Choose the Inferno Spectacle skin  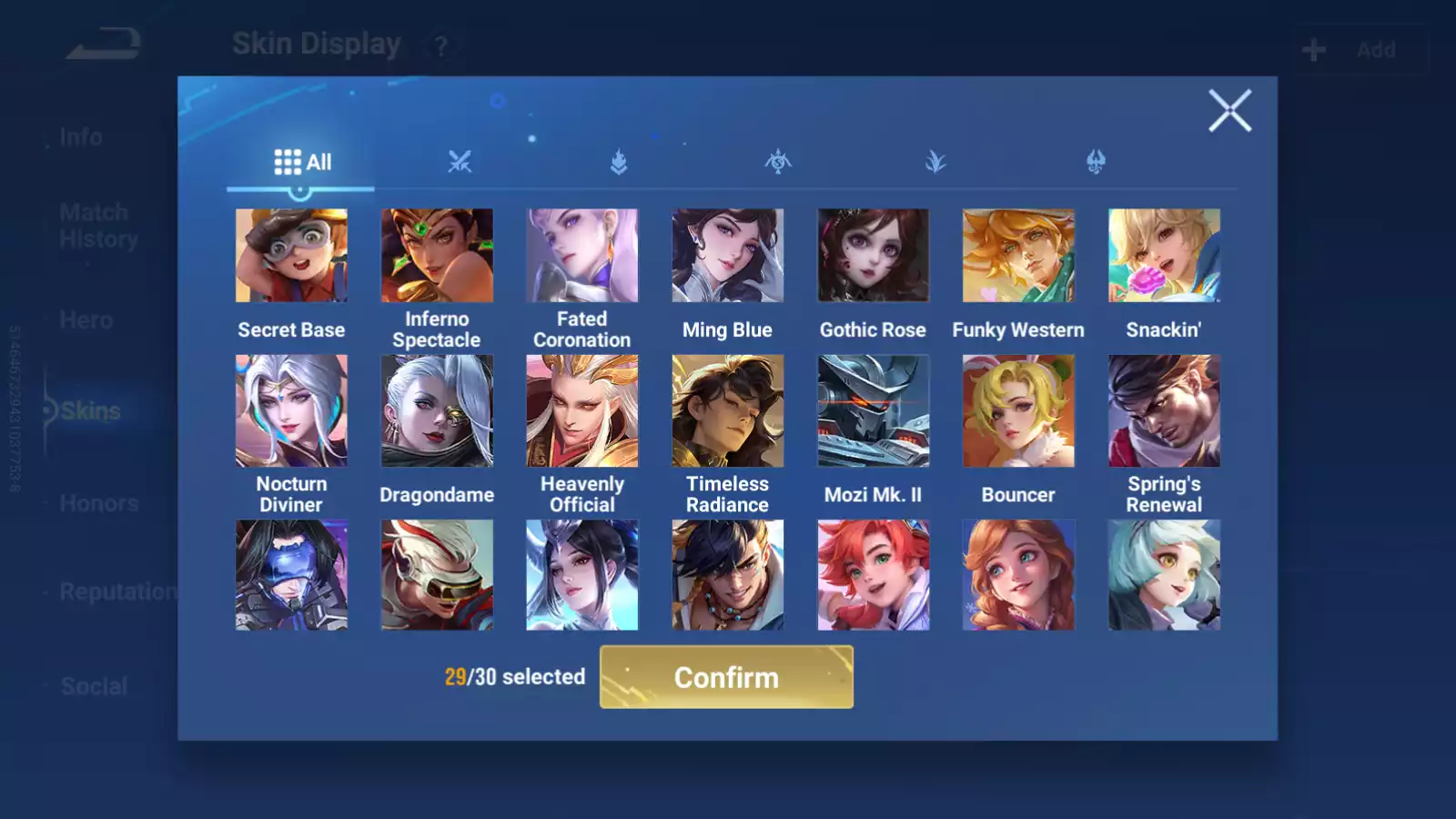(x=437, y=256)
